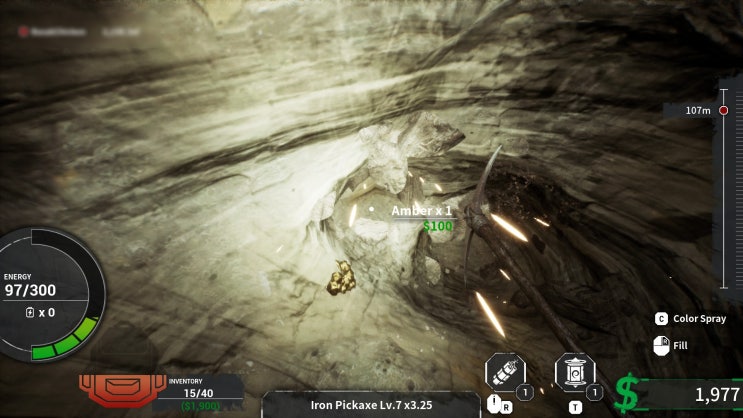Click the red depth marker on depth gauge
This screenshot has height=418, width=743.
coord(723,110)
